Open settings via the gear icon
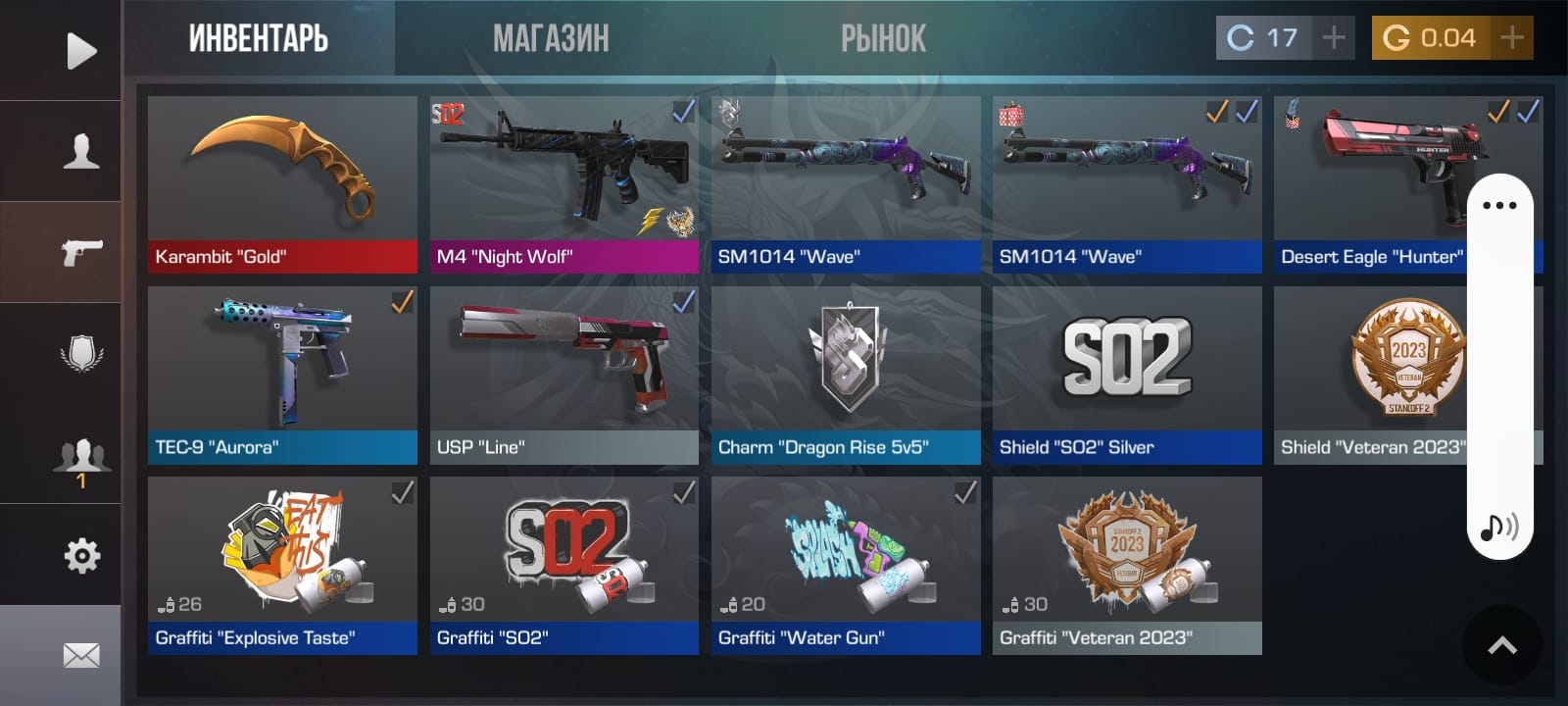Screen dimensions: 1568x706 (x=80, y=556)
